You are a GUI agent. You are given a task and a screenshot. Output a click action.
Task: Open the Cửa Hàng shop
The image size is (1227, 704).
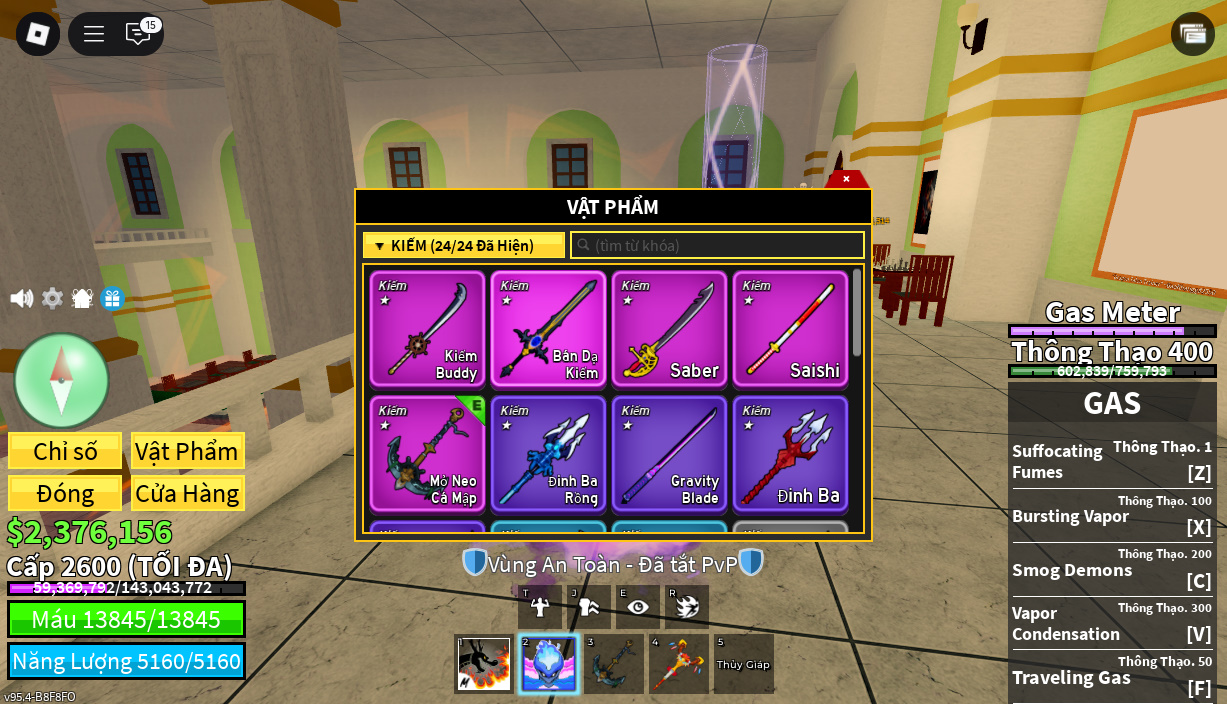click(187, 493)
